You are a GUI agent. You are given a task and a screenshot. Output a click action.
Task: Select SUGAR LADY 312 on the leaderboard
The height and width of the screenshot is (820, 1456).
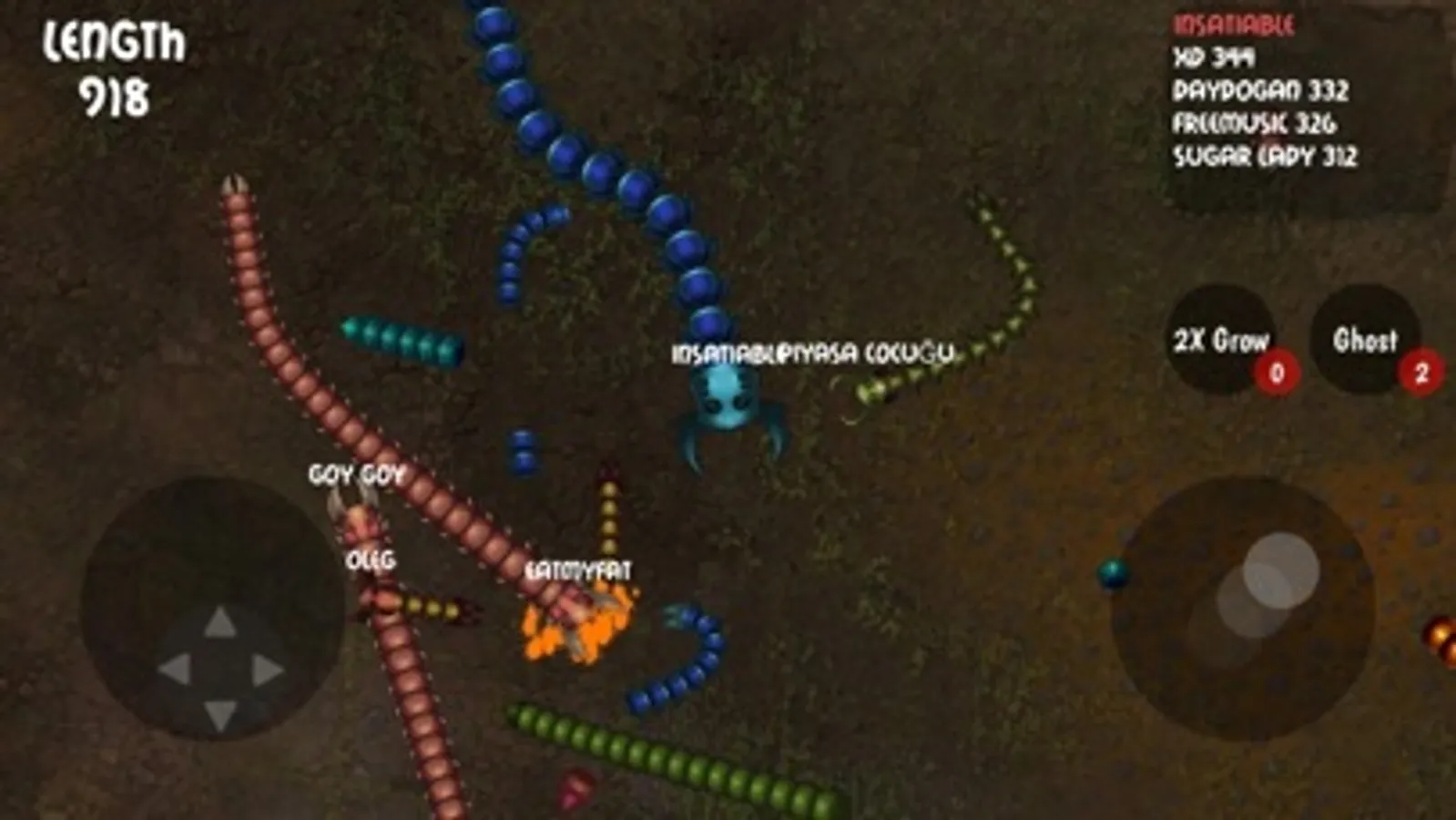point(1264,155)
